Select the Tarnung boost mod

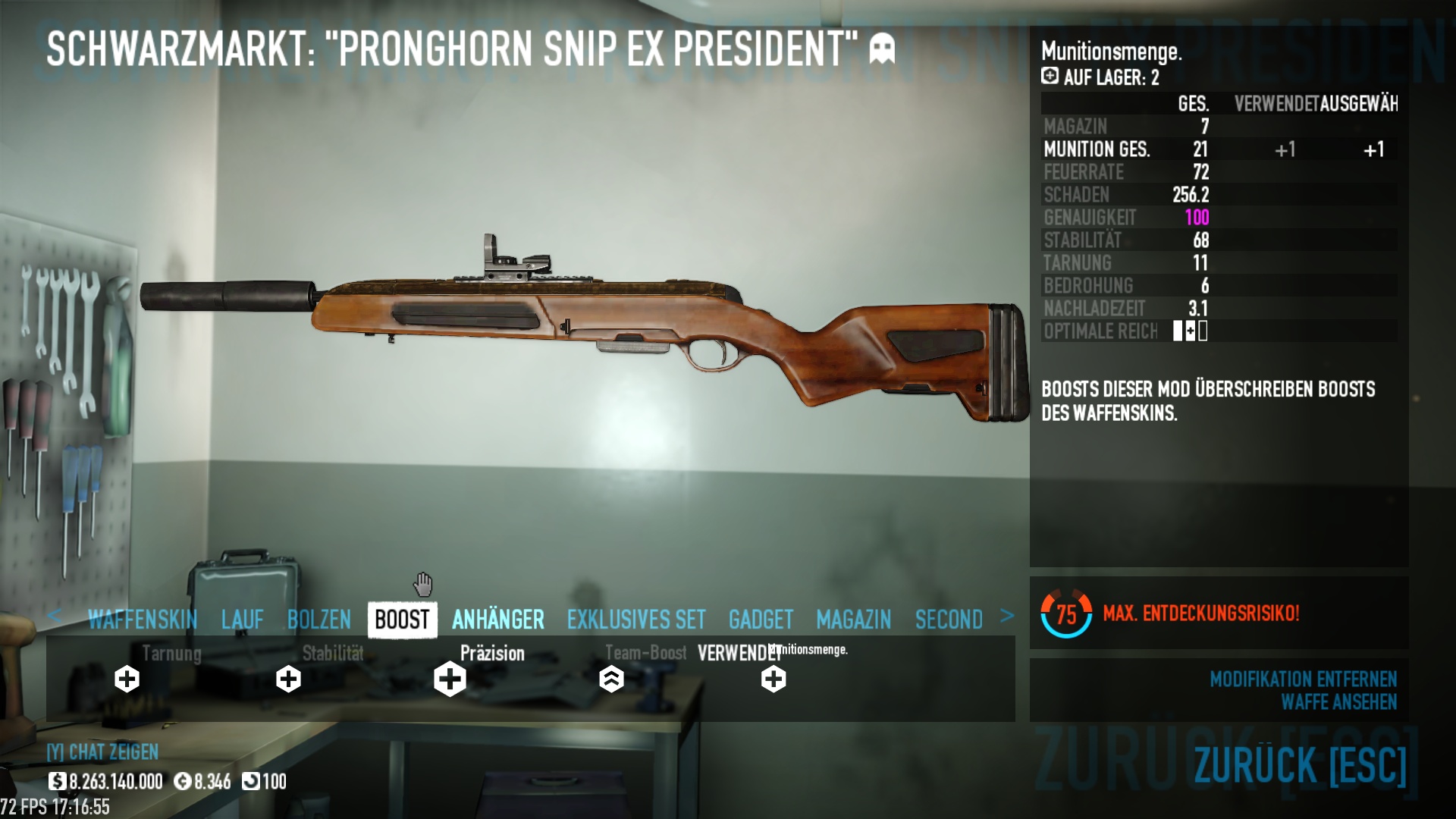pyautogui.click(x=127, y=679)
